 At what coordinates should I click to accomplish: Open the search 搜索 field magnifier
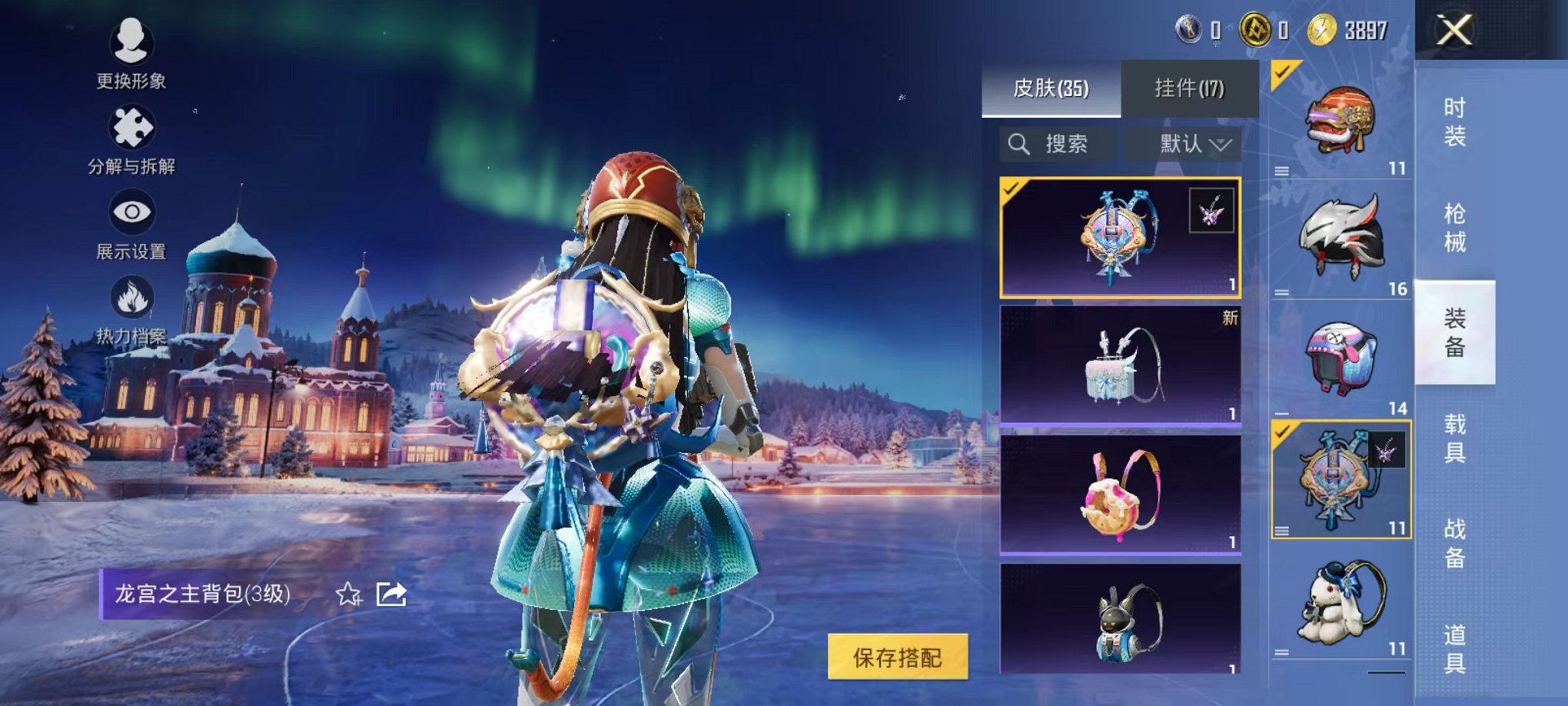click(x=1020, y=142)
